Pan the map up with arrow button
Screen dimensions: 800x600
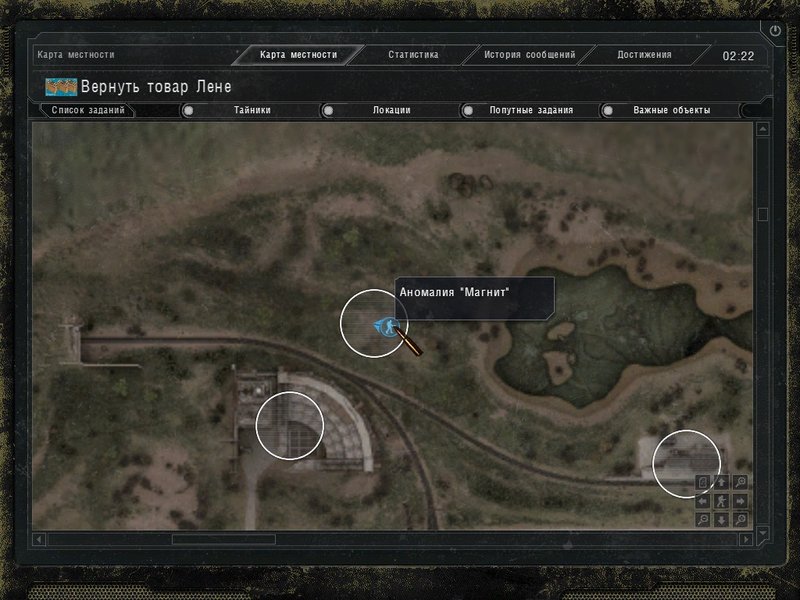coord(721,483)
